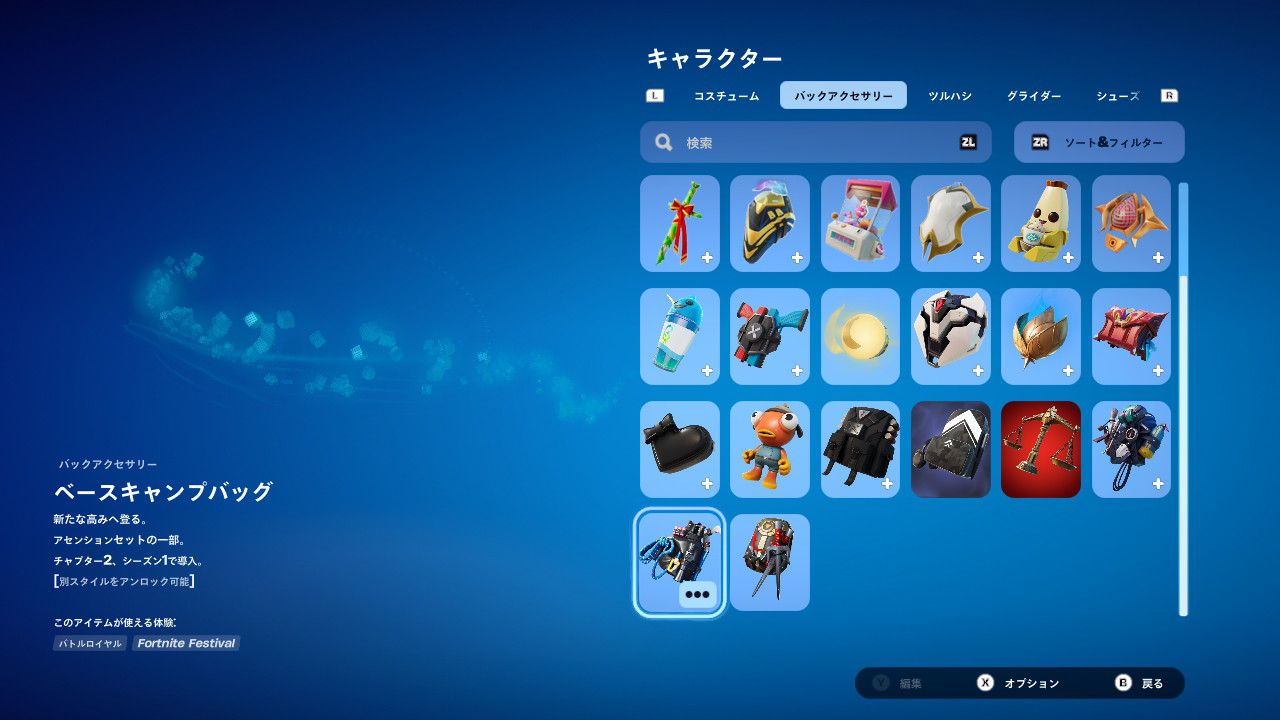Pick the black tactical backpack
Screen dimensions: 1280x720
tap(860, 449)
